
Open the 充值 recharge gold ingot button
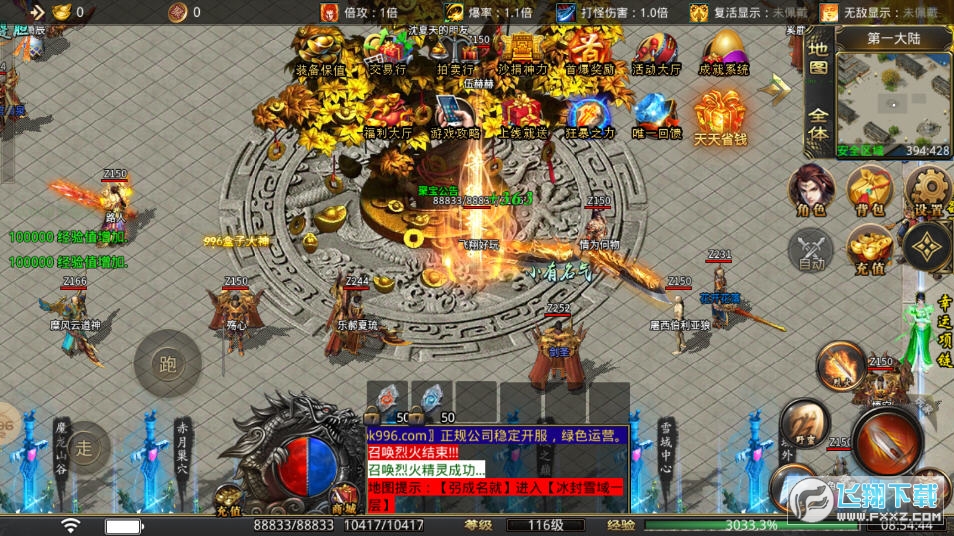point(869,249)
